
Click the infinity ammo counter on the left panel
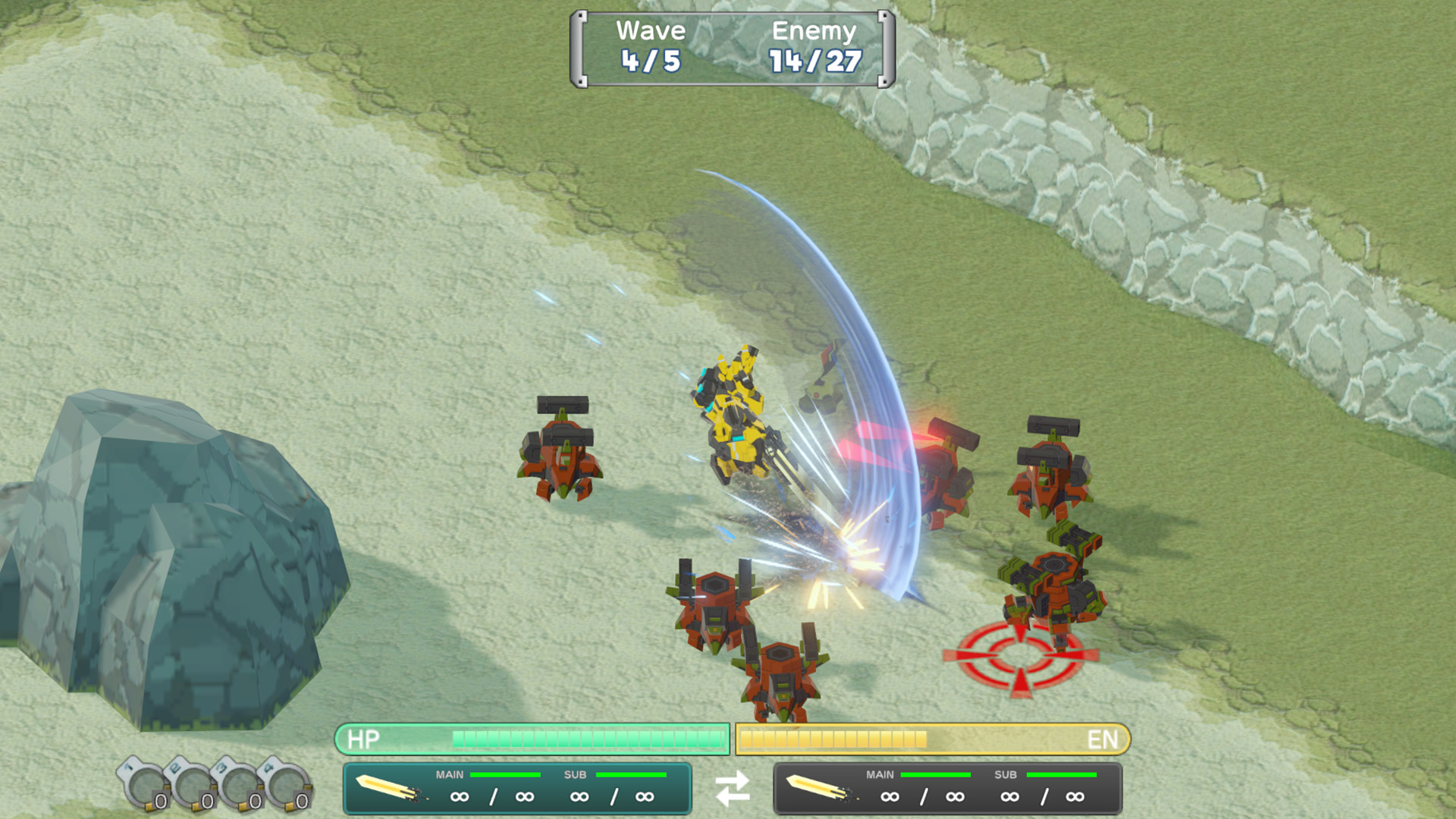pos(461,796)
